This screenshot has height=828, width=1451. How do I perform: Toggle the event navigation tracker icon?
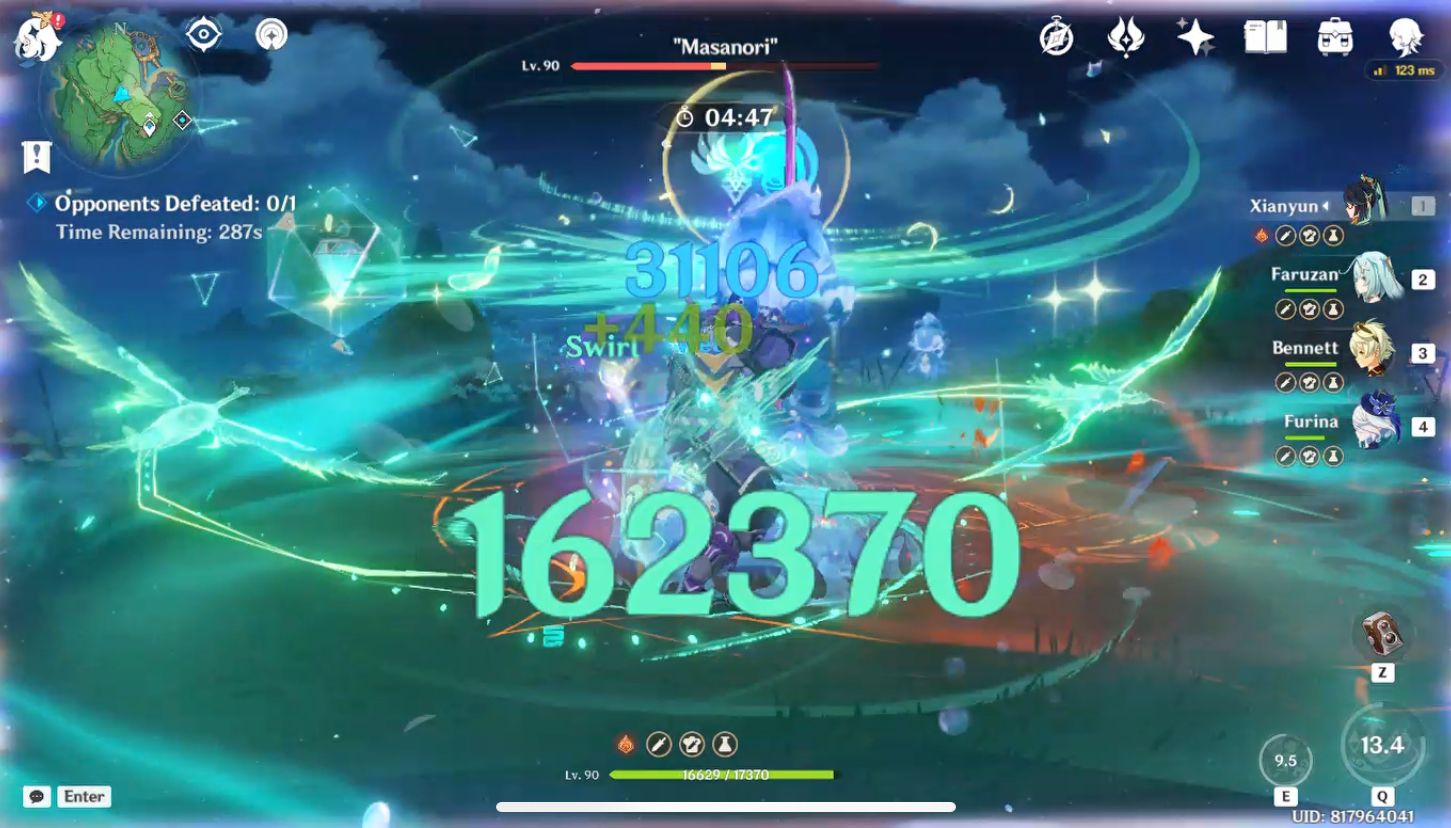click(x=269, y=33)
